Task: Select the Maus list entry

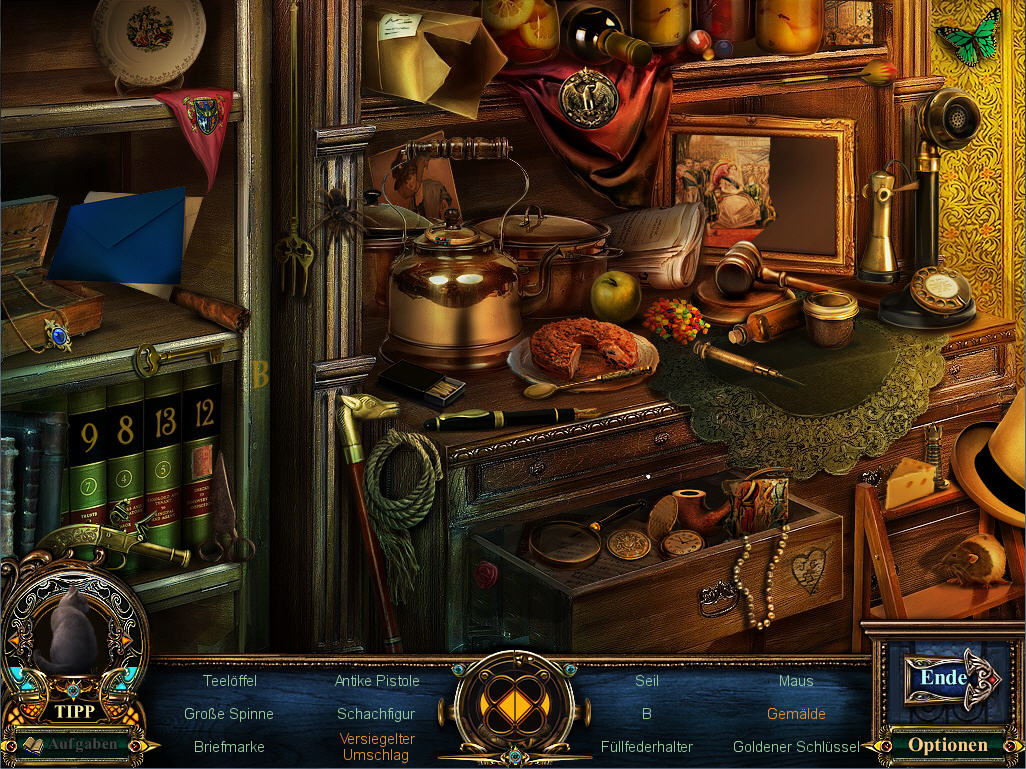Action: 796,680
